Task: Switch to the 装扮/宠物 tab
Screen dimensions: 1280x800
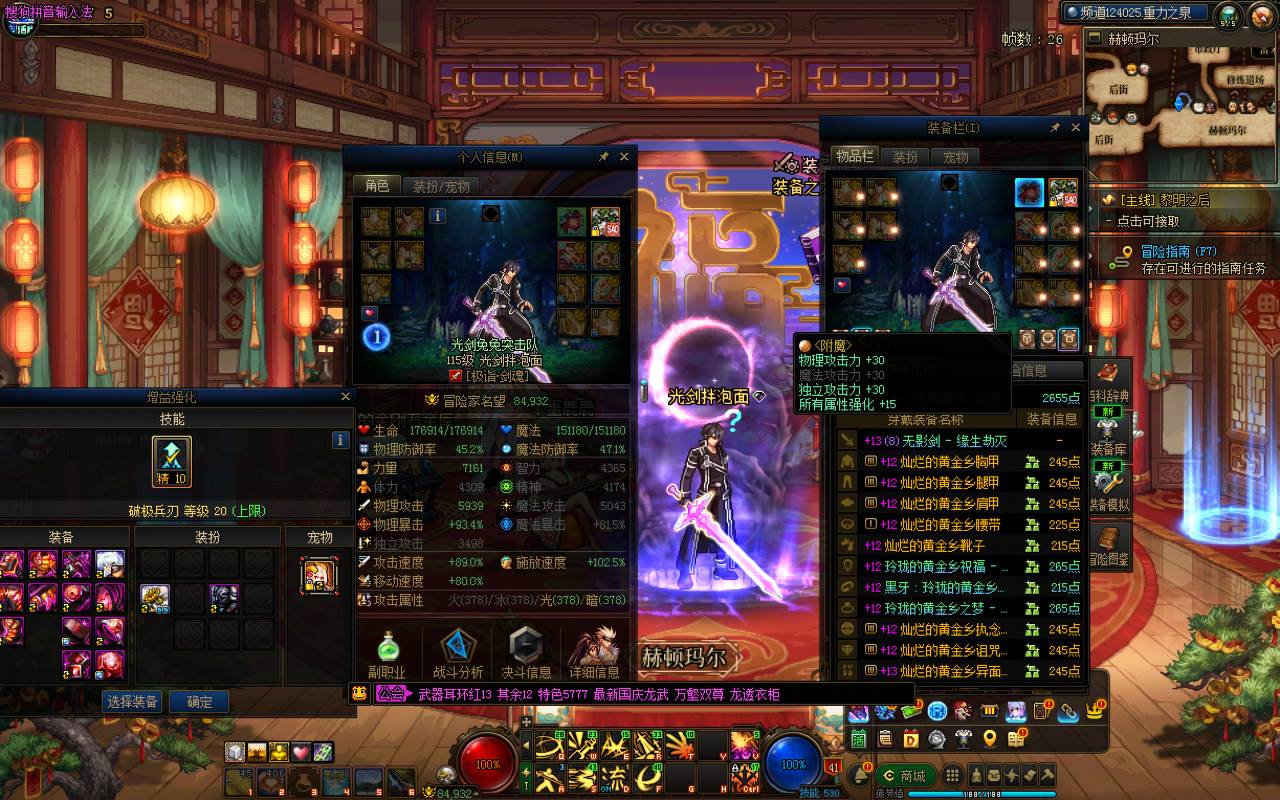Action: [441, 186]
